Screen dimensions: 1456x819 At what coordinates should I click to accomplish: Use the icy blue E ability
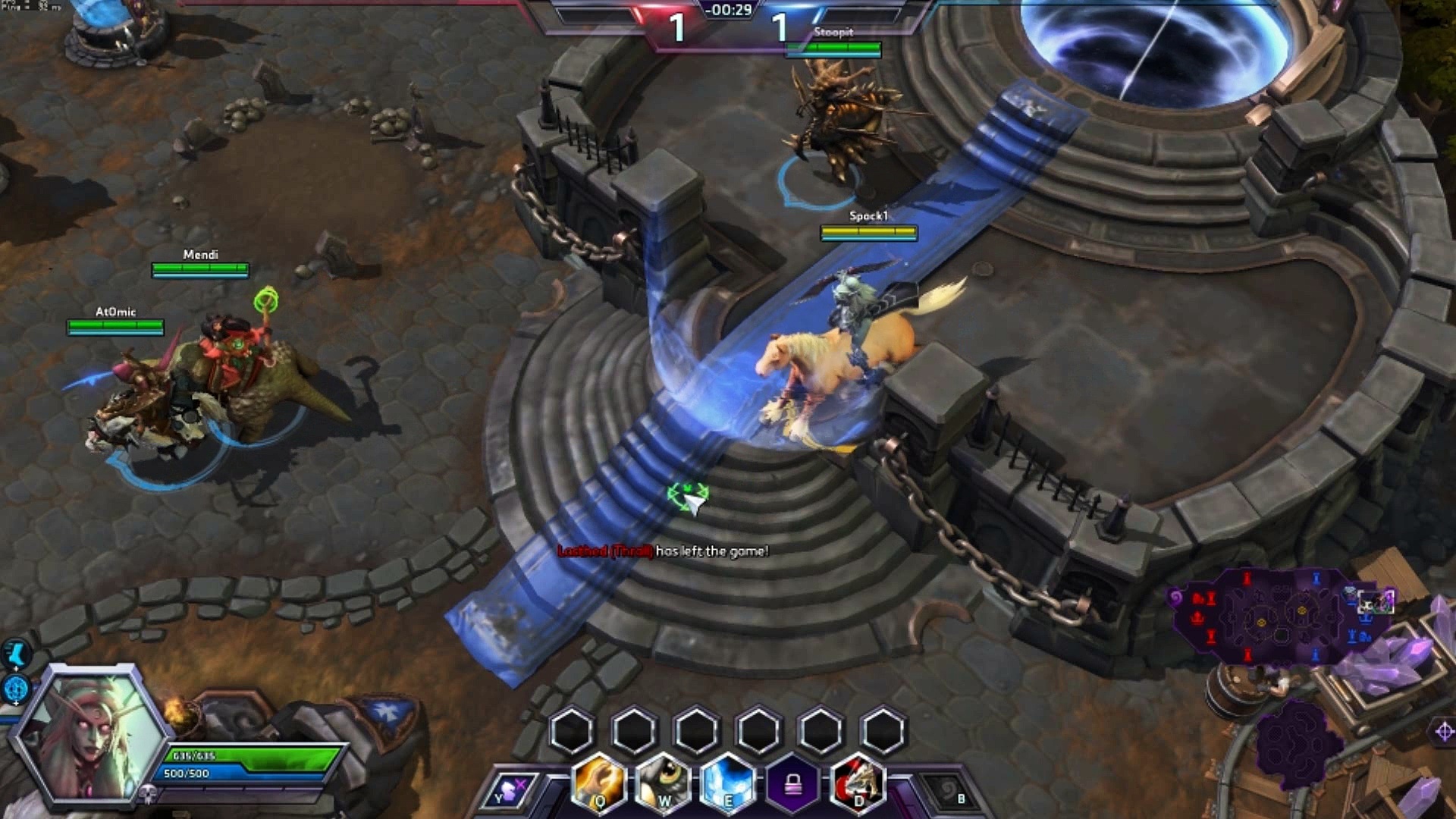click(x=728, y=785)
